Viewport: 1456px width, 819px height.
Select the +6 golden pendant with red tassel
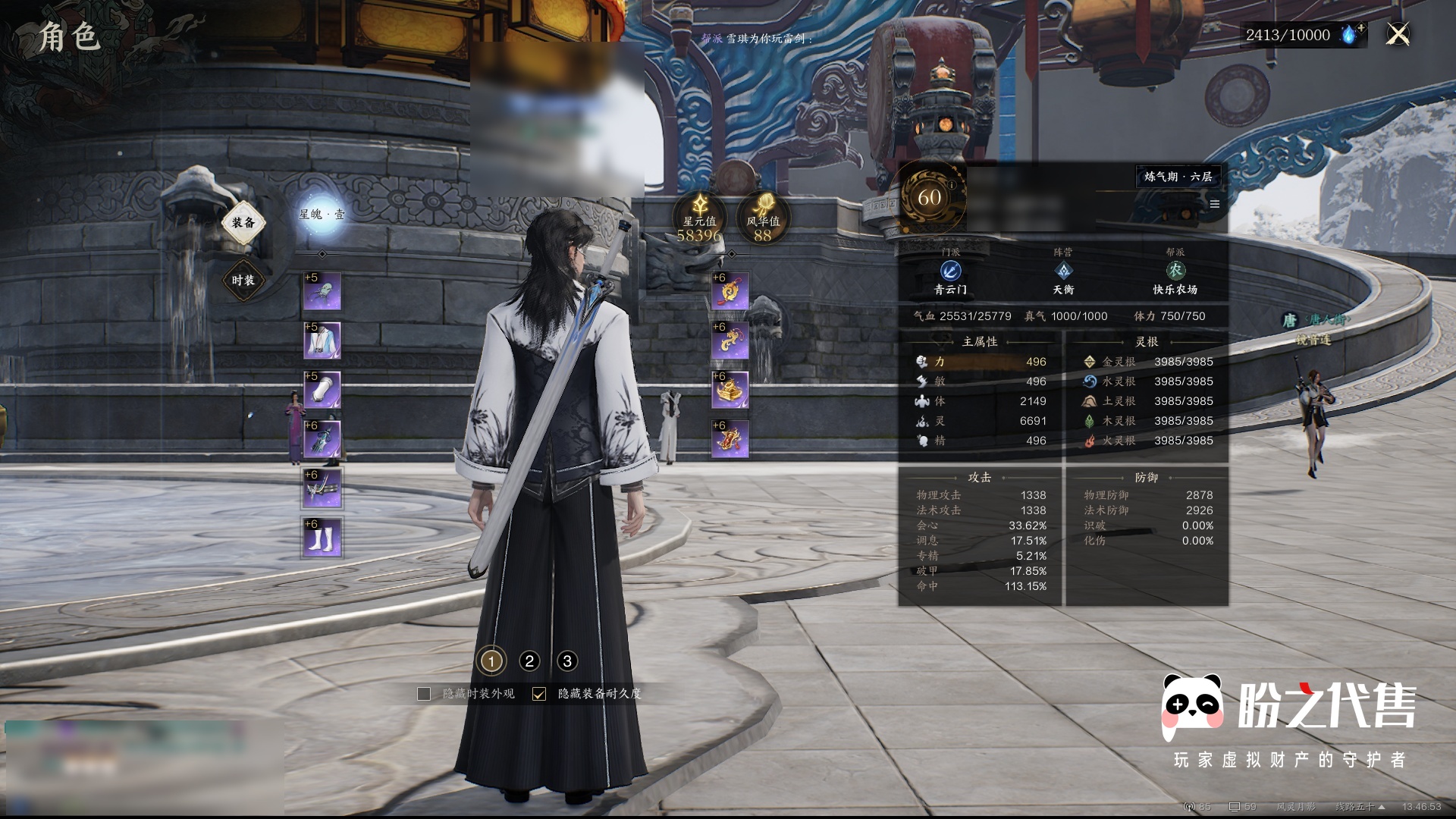731,292
